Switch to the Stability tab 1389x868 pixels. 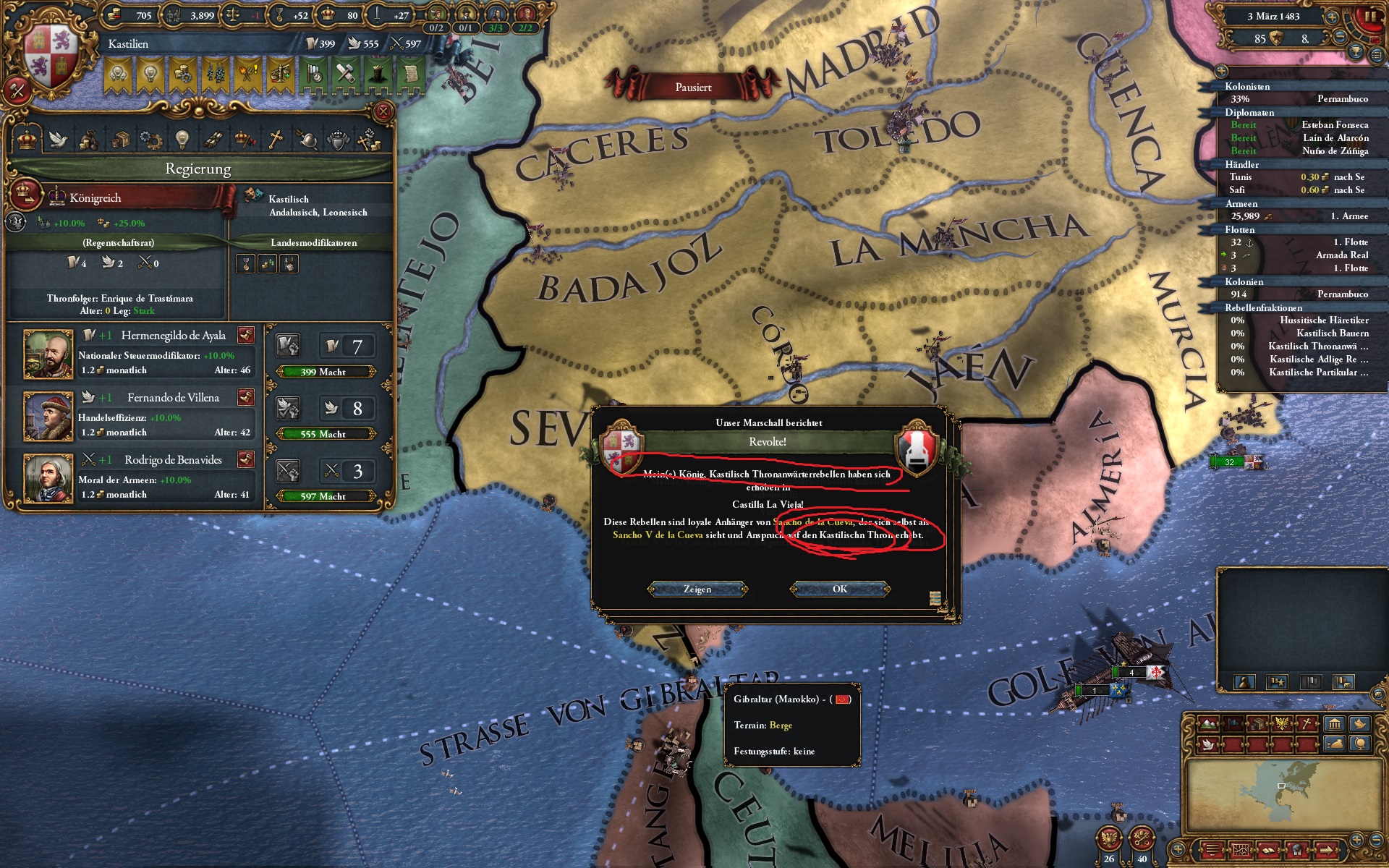(x=244, y=137)
